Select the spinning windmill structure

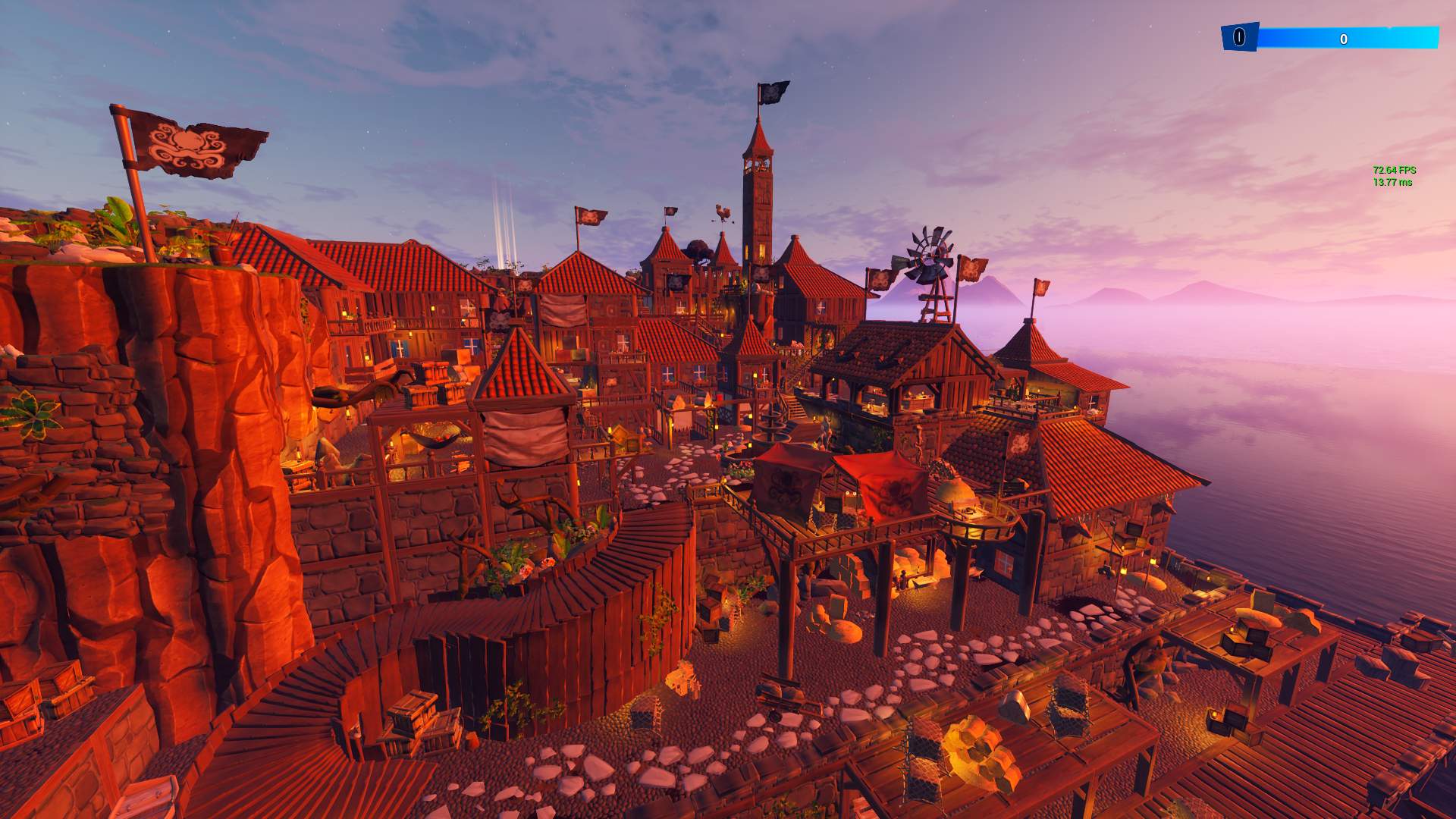pos(928,250)
